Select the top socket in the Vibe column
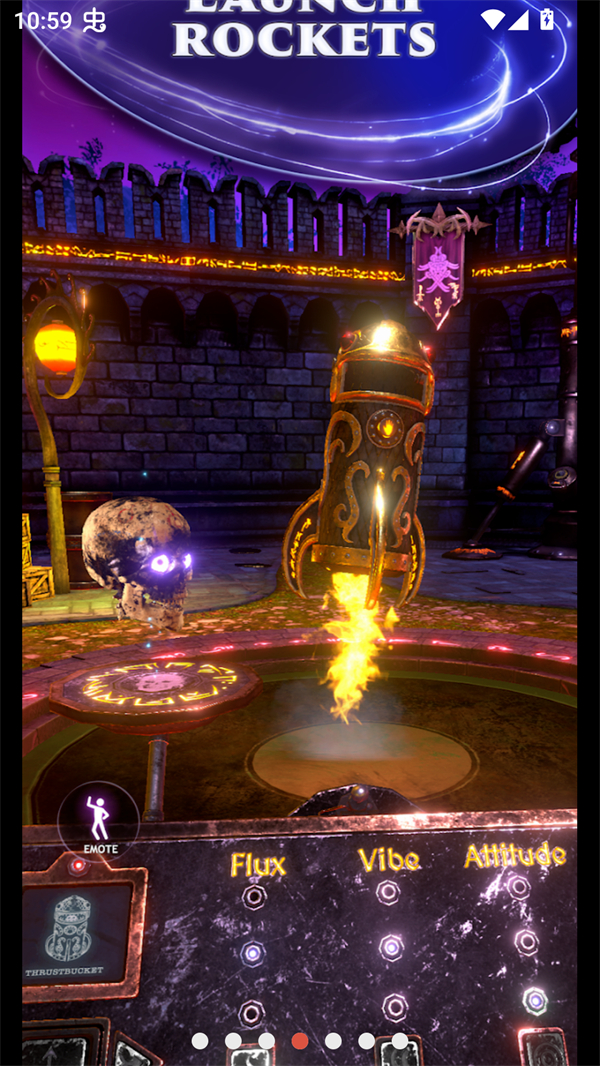This screenshot has width=600, height=1066. tap(388, 892)
